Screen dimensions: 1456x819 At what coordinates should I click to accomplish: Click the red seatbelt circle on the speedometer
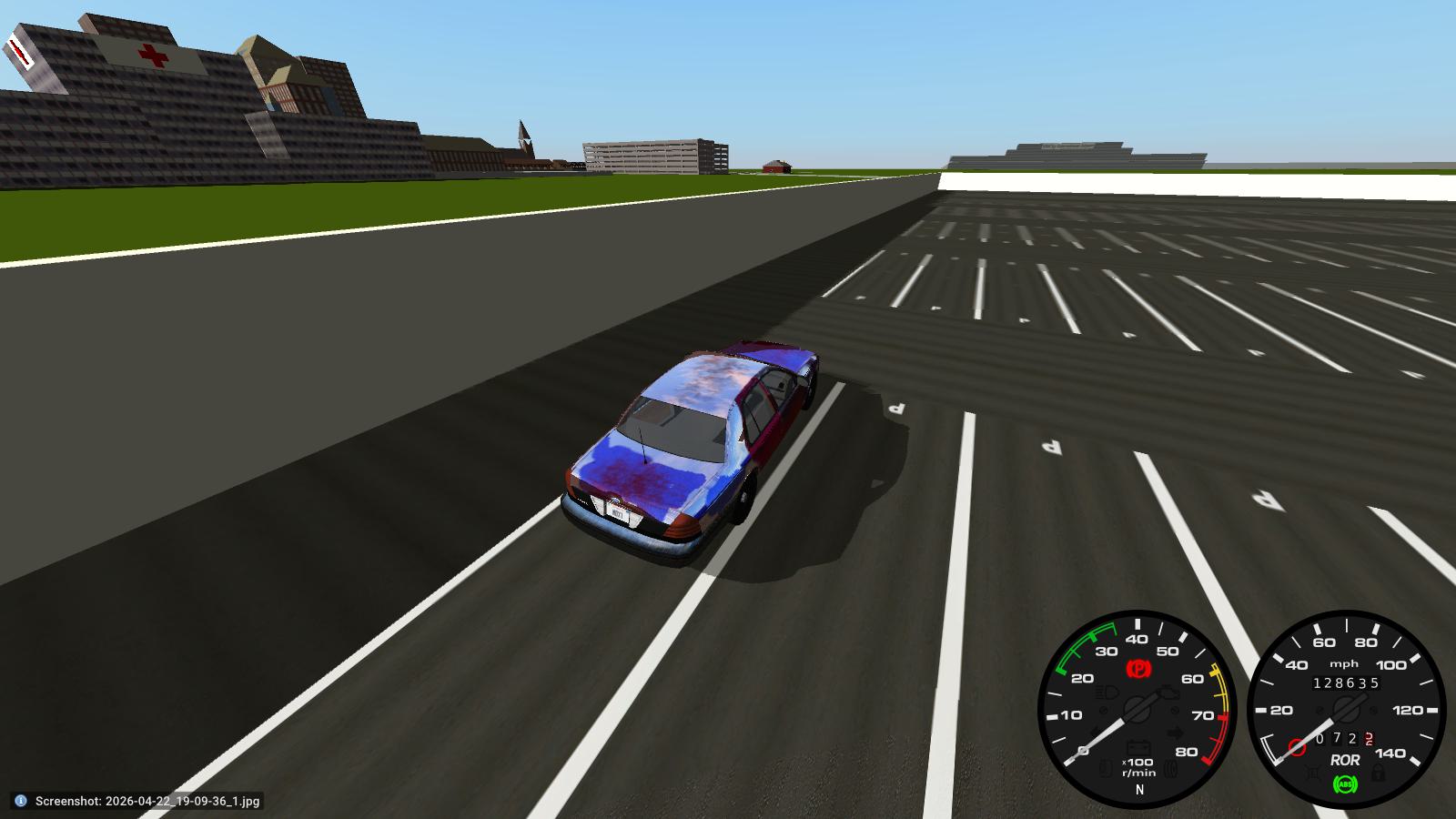(1297, 744)
